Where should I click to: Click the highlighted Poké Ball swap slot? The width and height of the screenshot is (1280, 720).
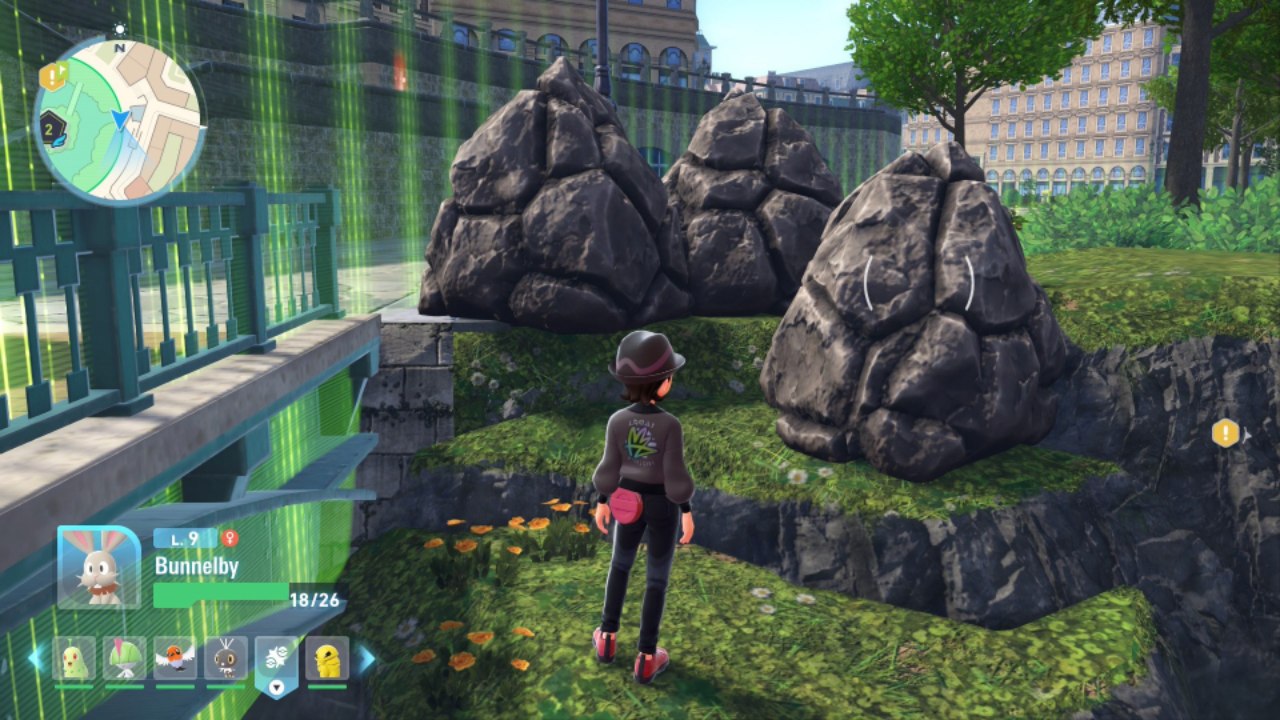(x=276, y=660)
